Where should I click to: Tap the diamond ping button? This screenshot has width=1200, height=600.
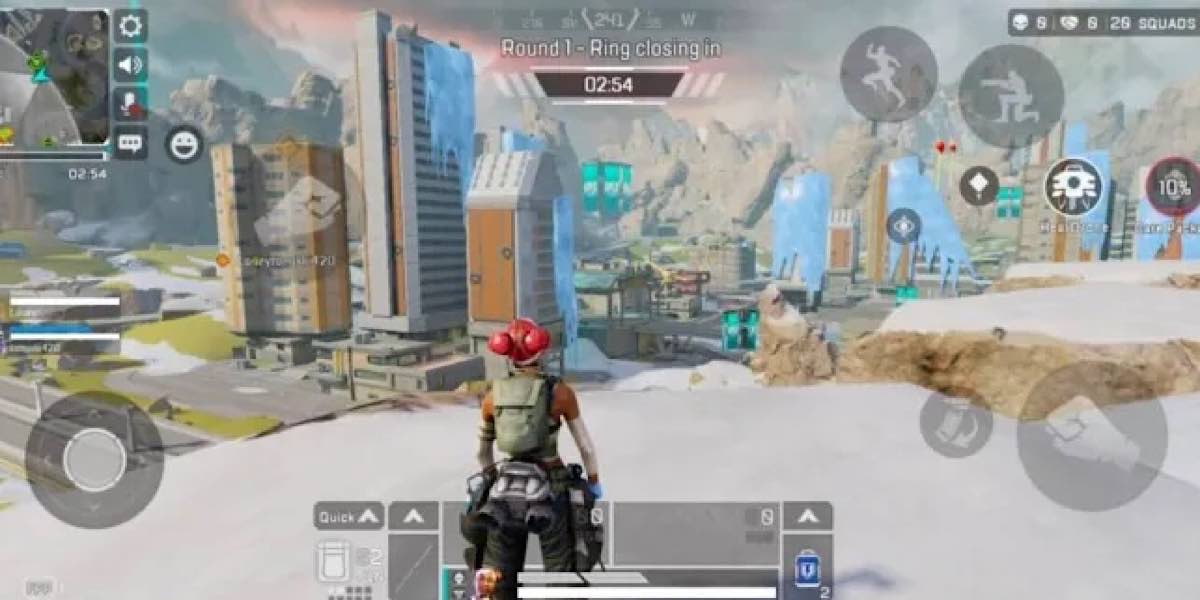[978, 186]
